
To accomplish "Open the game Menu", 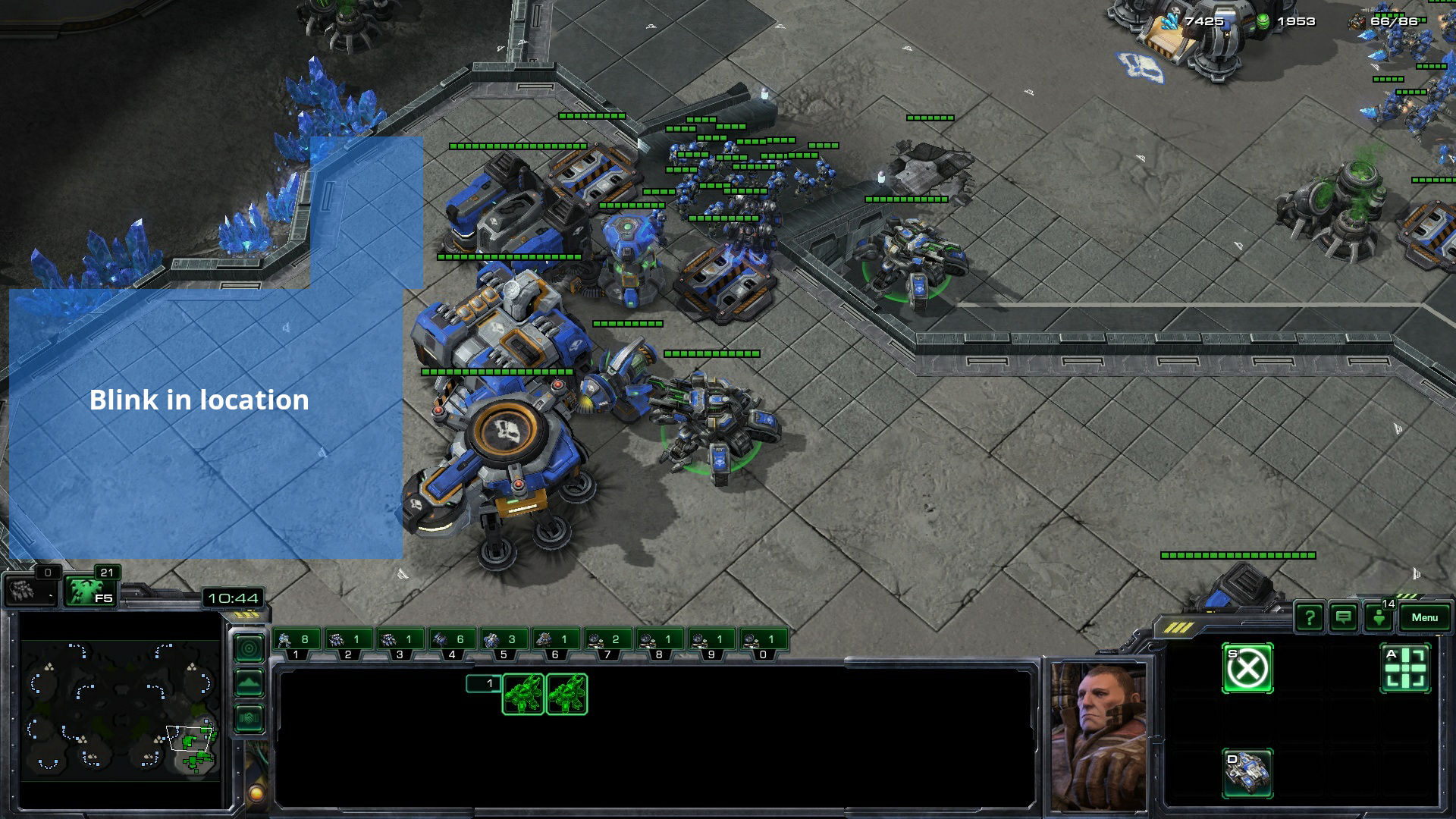I will point(1424,617).
